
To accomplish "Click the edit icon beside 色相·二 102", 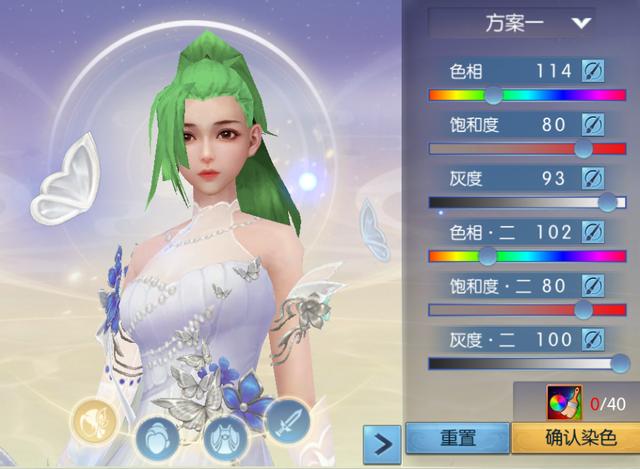I will coord(593,232).
